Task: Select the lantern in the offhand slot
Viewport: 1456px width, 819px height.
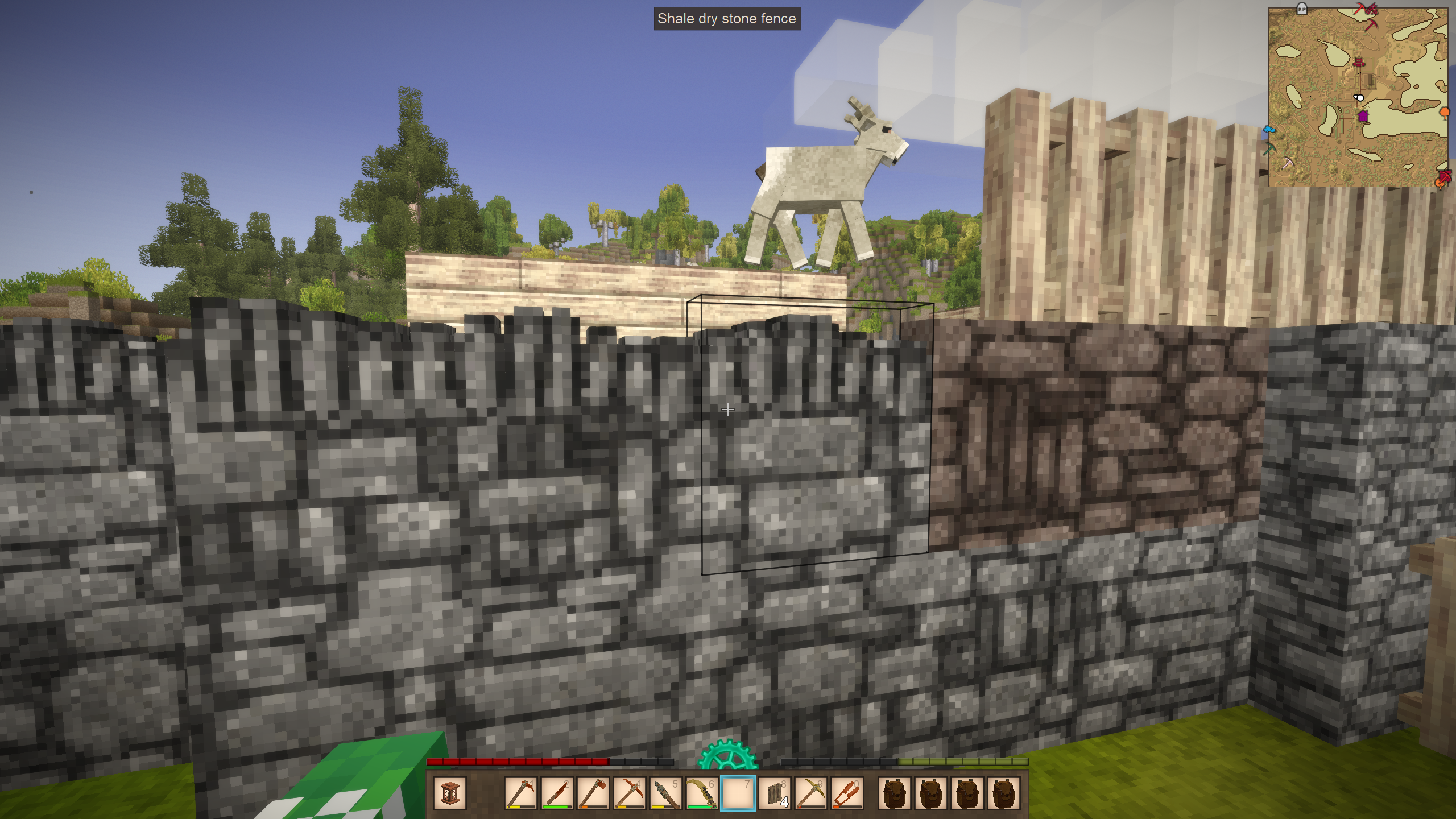Action: pyautogui.click(x=449, y=793)
